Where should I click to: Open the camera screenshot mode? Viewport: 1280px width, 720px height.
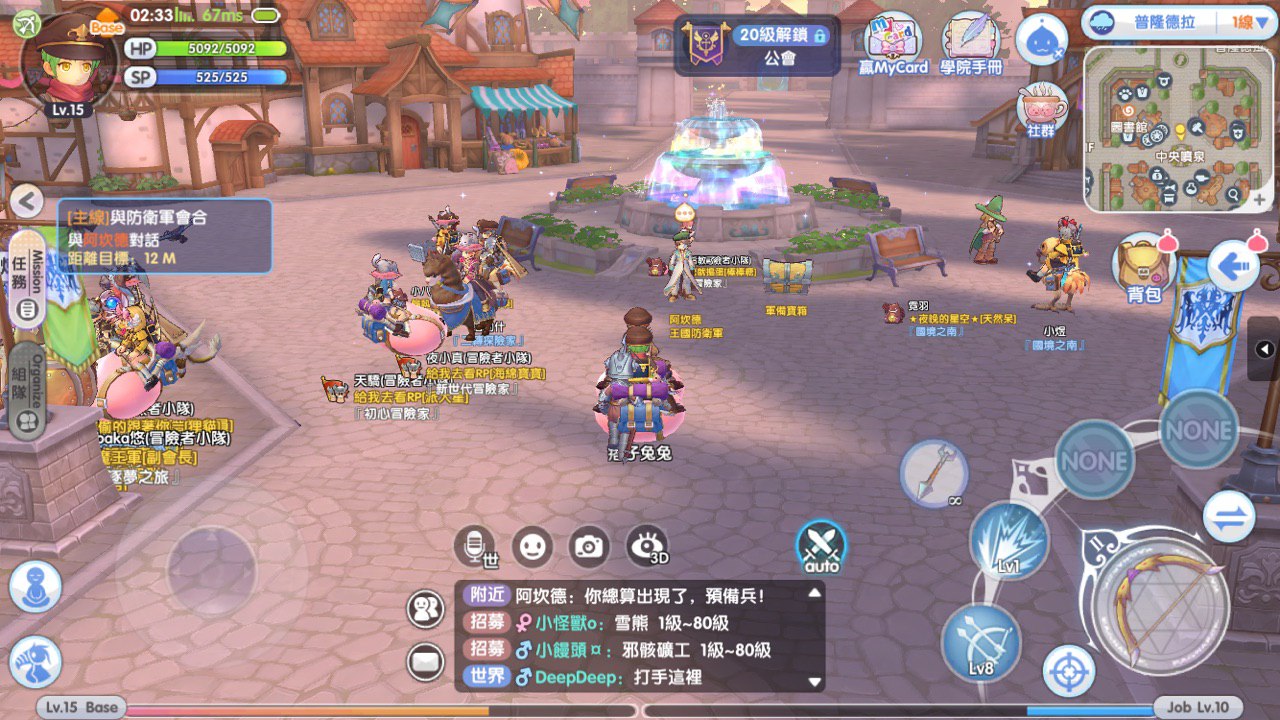589,546
